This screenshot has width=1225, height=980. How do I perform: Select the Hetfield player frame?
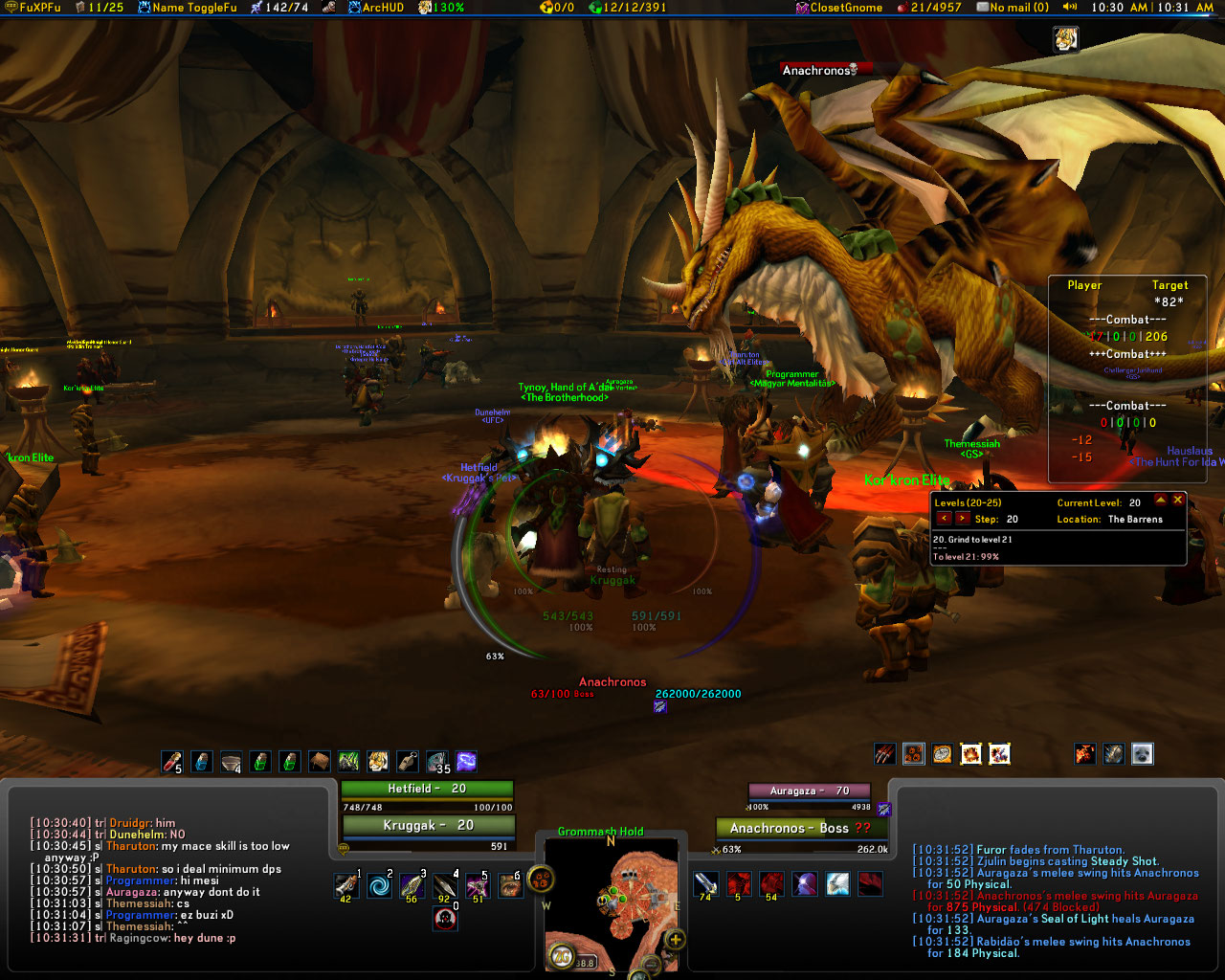pyautogui.click(x=427, y=790)
